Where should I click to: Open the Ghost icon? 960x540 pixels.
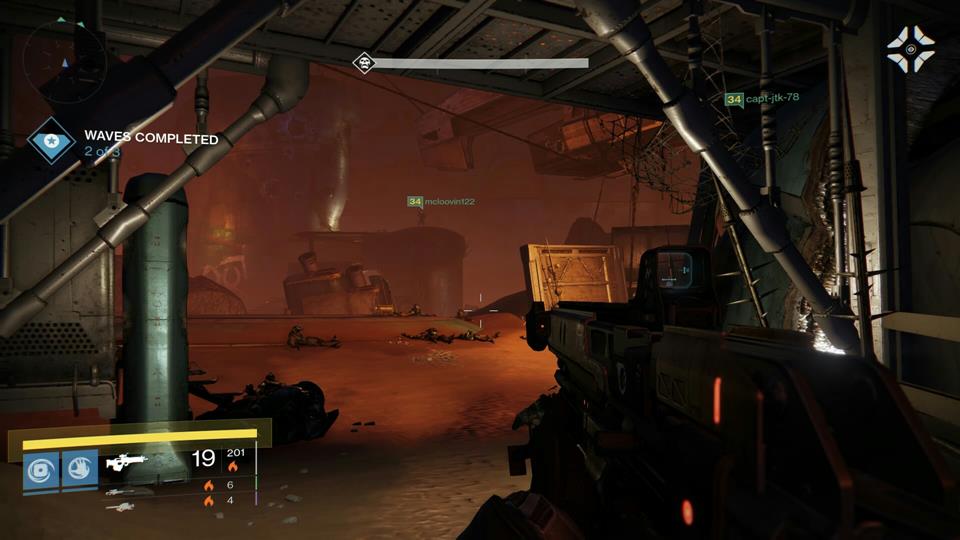point(909,49)
